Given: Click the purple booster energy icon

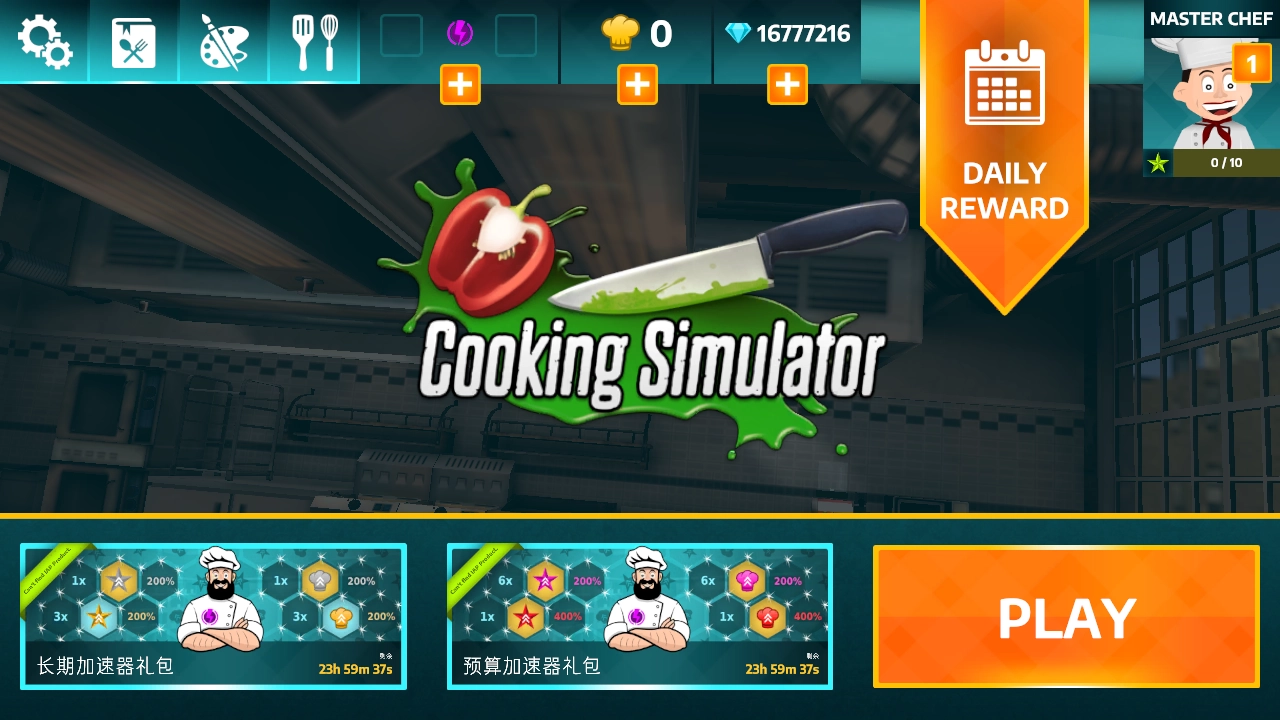Looking at the screenshot, I should pyautogui.click(x=459, y=35).
